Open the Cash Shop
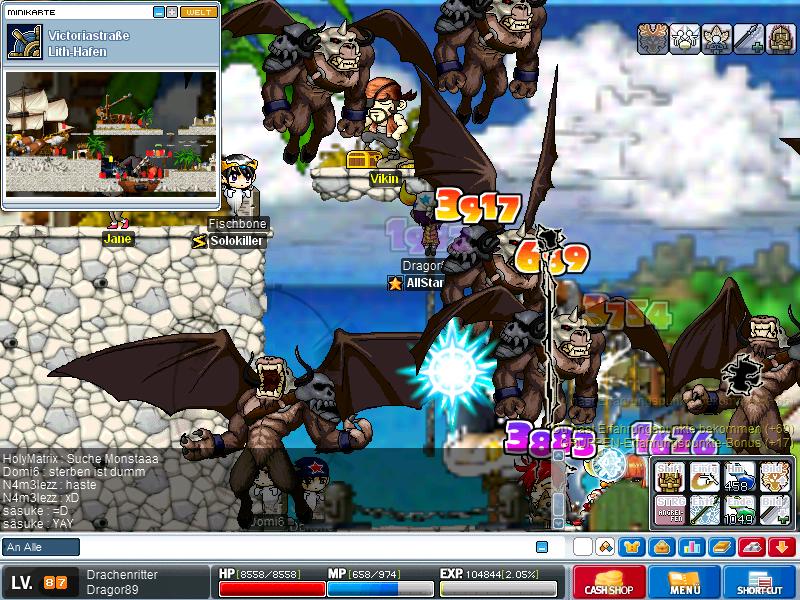The image size is (800, 600). [x=609, y=582]
